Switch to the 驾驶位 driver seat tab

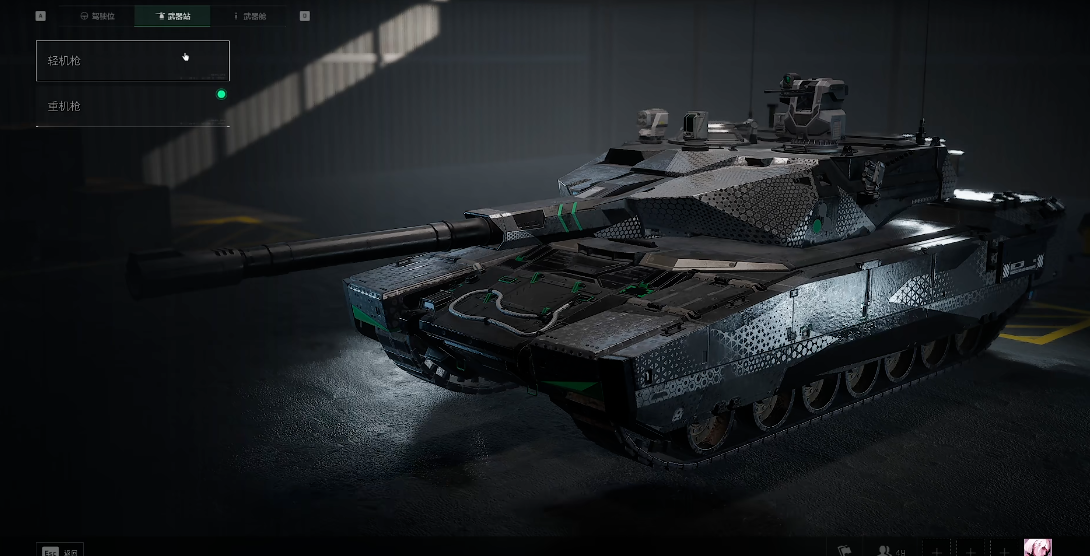pyautogui.click(x=97, y=17)
